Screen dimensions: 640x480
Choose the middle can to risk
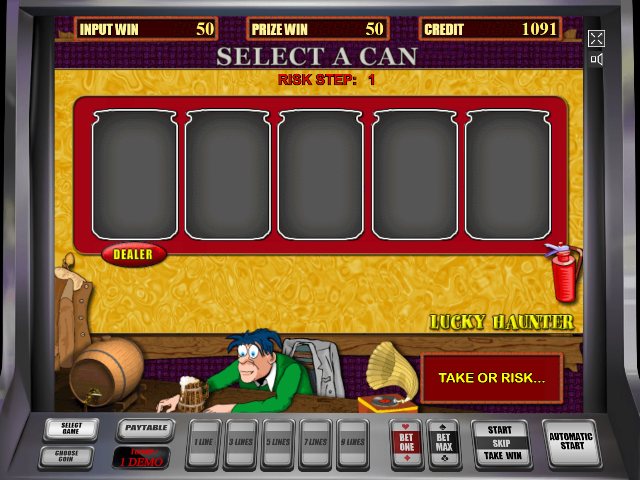pyautogui.click(x=320, y=175)
